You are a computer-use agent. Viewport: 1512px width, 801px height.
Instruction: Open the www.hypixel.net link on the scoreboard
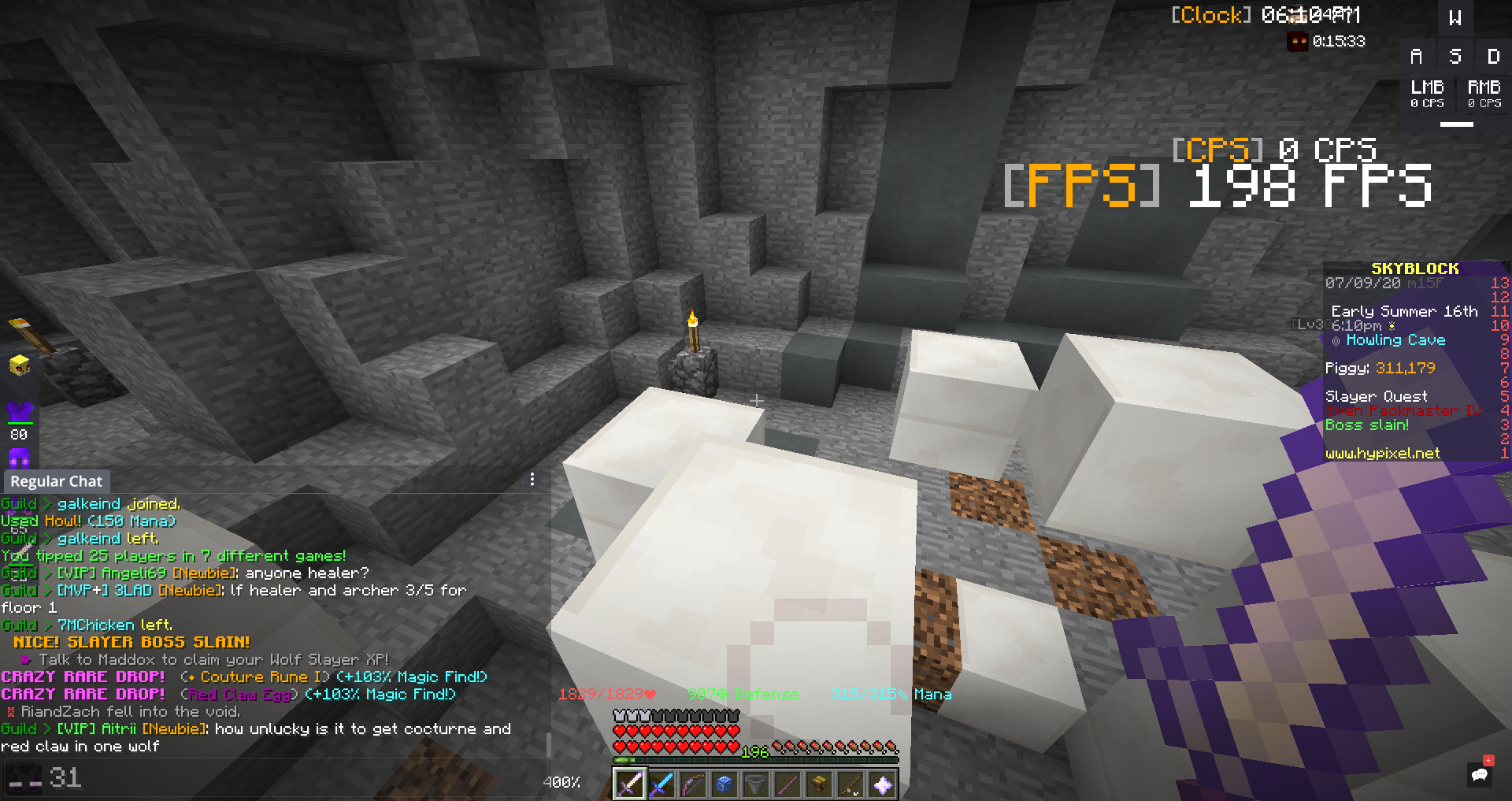[x=1381, y=453]
